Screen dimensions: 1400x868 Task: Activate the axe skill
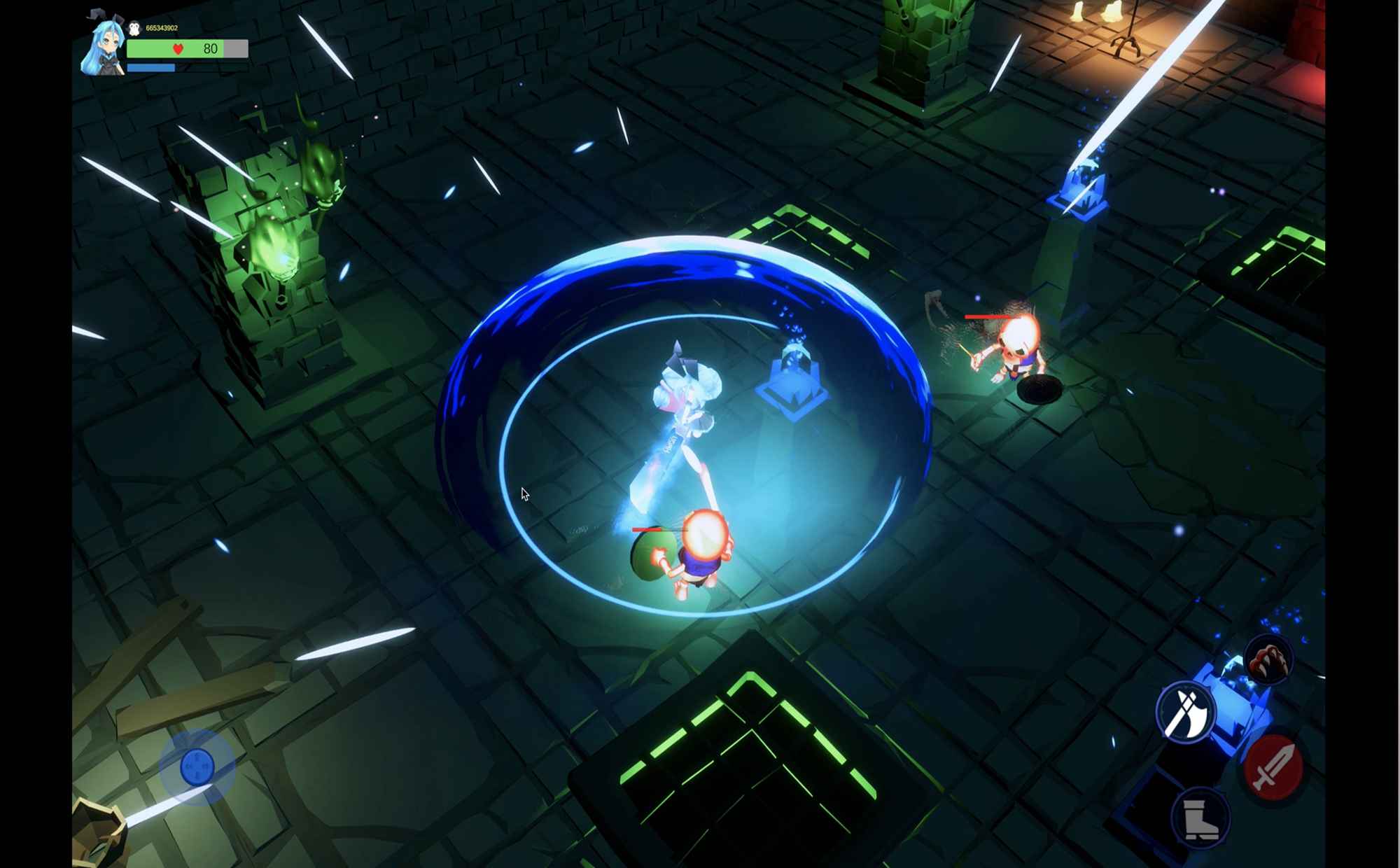[1185, 712]
